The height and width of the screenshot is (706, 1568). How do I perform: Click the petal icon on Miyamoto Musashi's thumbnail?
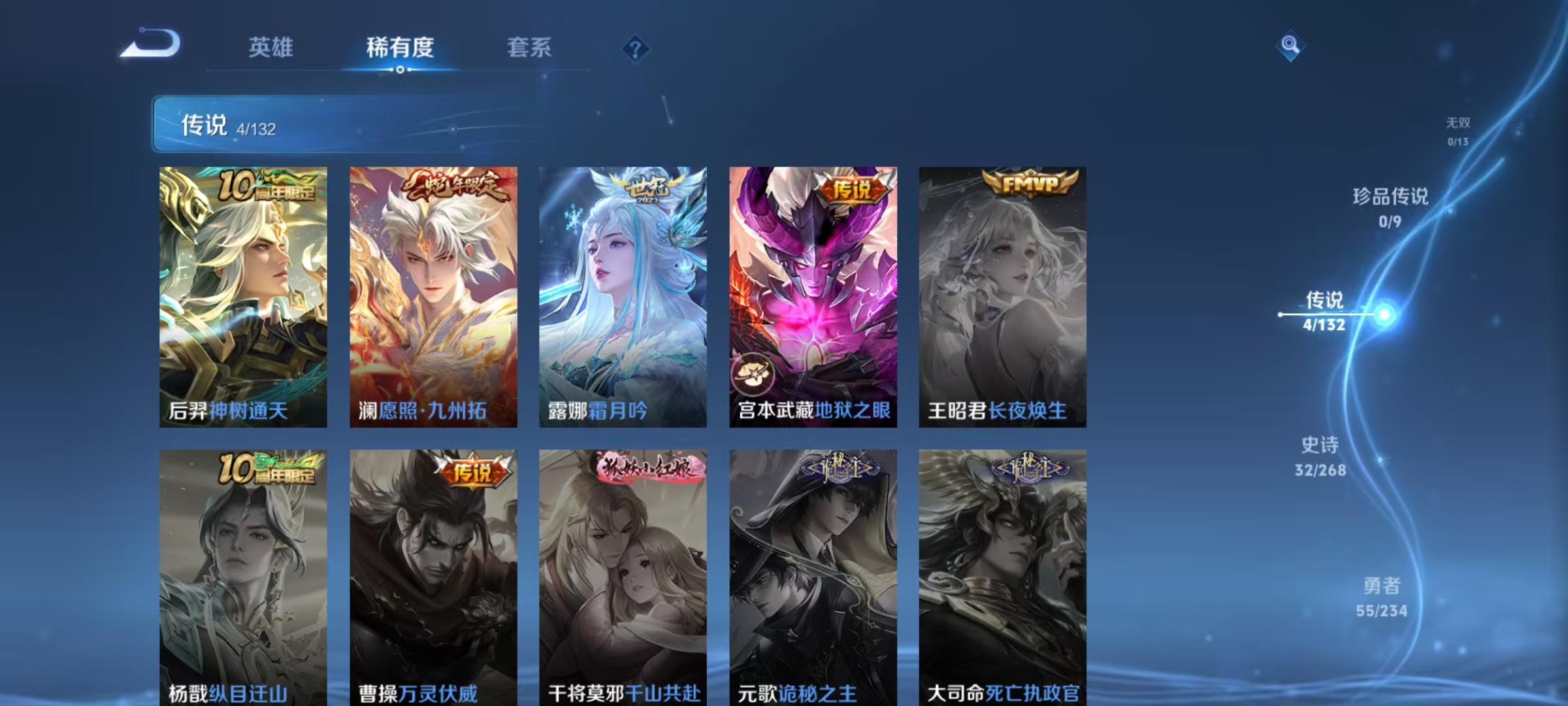coord(753,373)
